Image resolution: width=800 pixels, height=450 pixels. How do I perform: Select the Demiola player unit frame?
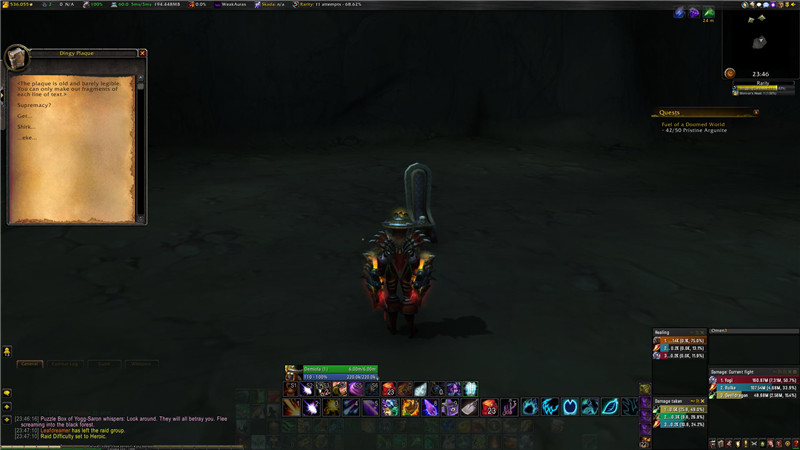pyautogui.click(x=324, y=369)
